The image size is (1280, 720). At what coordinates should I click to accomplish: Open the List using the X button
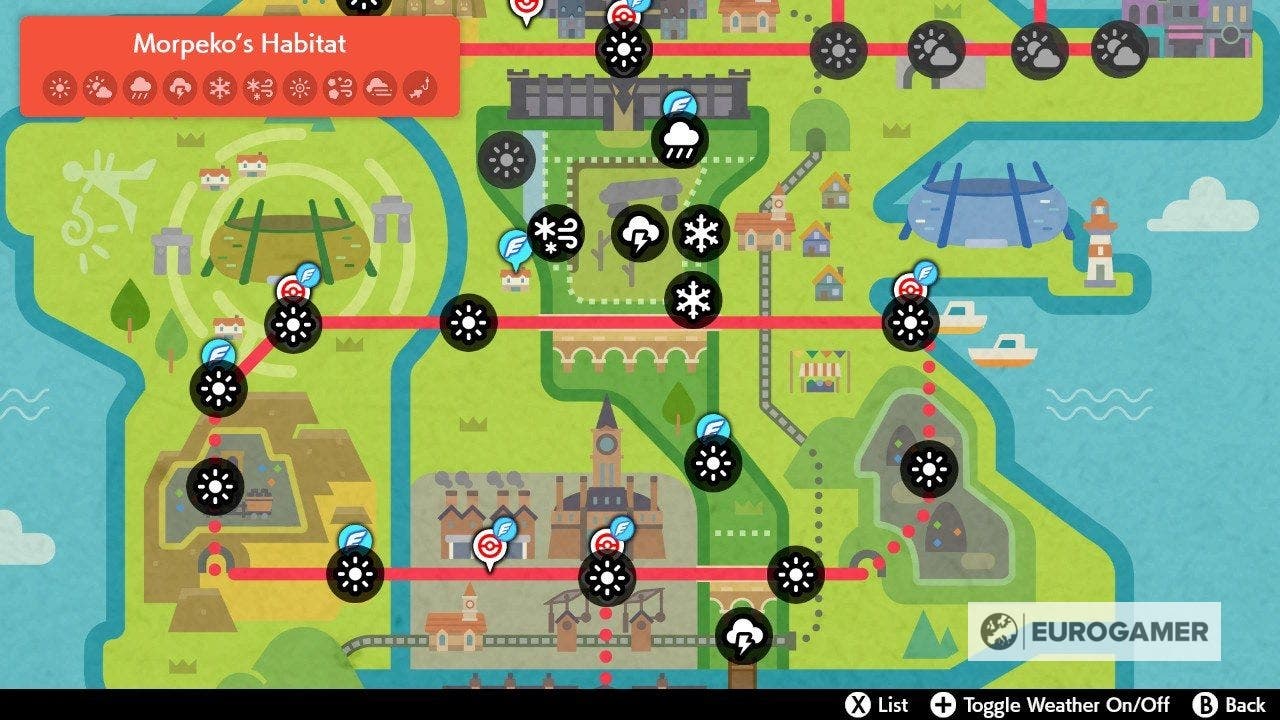860,707
